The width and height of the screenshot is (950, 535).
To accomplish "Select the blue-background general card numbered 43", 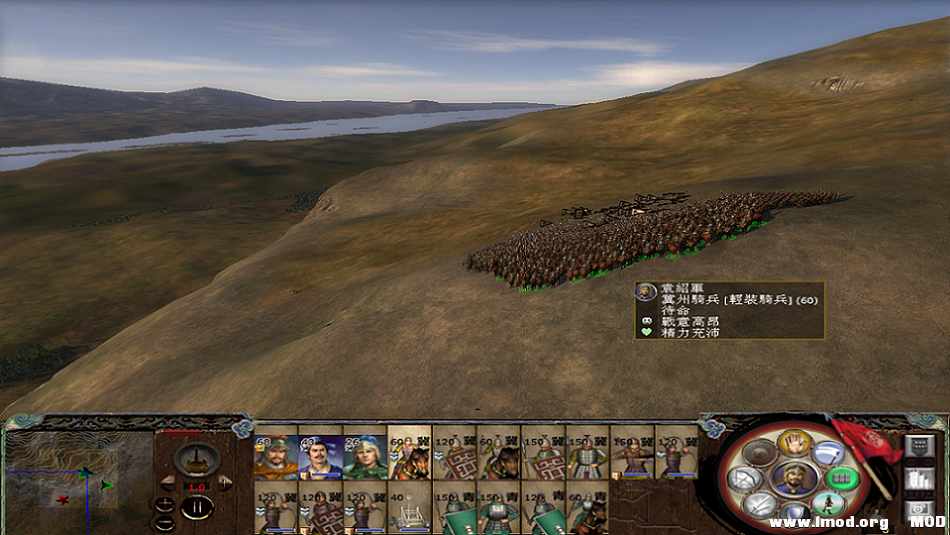I will pos(319,456).
